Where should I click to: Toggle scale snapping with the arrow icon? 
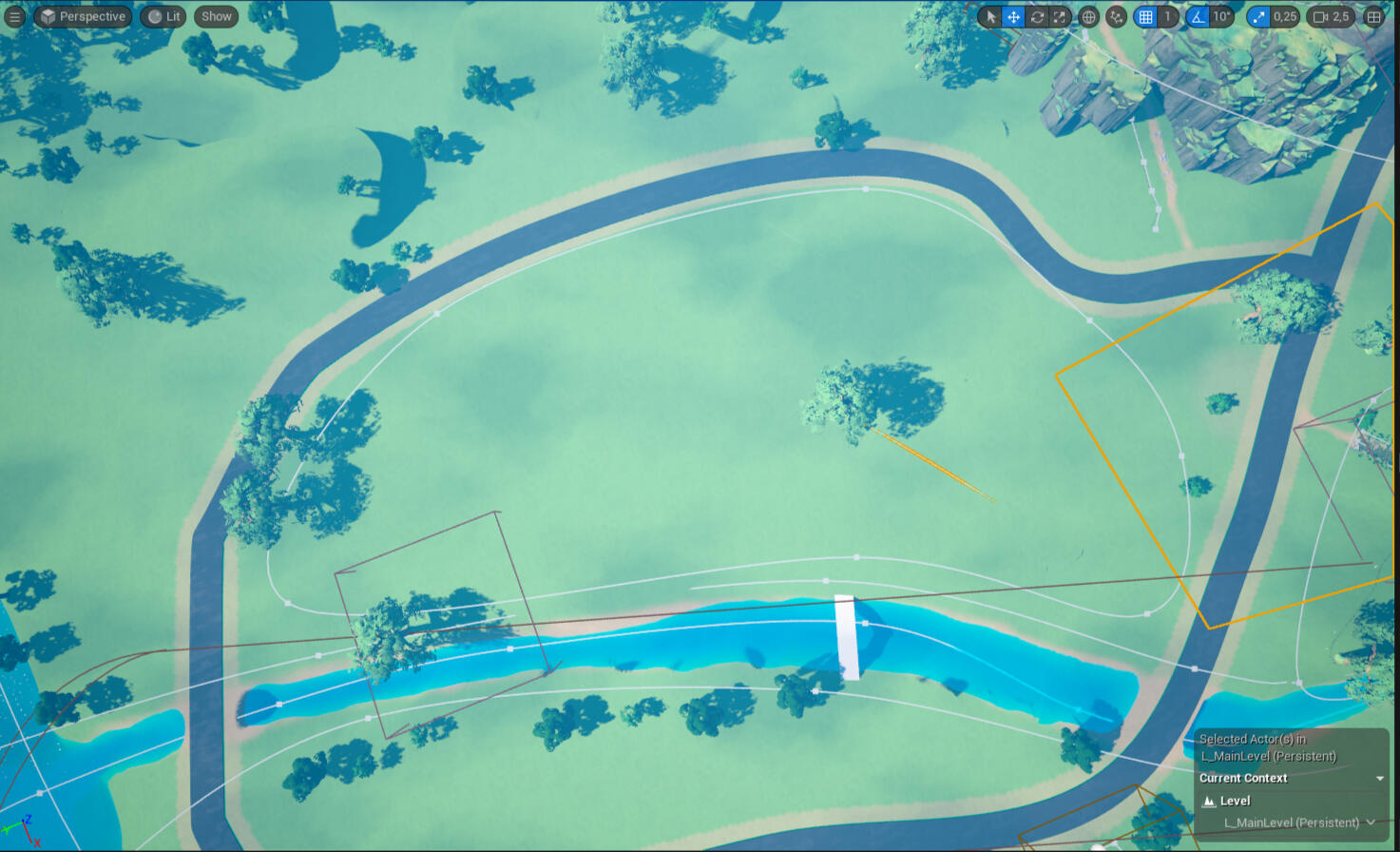pos(1259,16)
